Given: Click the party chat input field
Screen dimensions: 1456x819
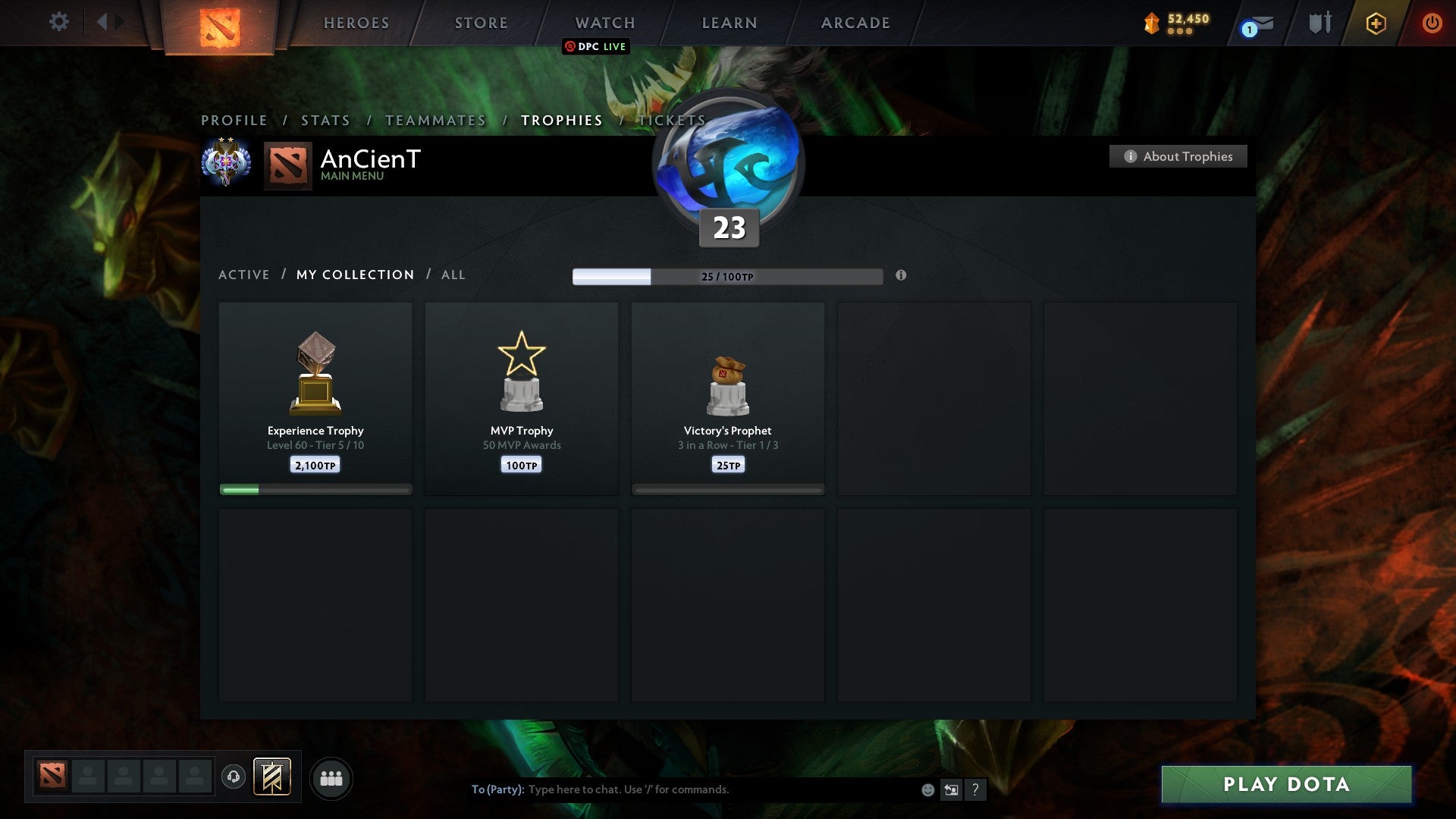Looking at the screenshot, I should pos(682,789).
